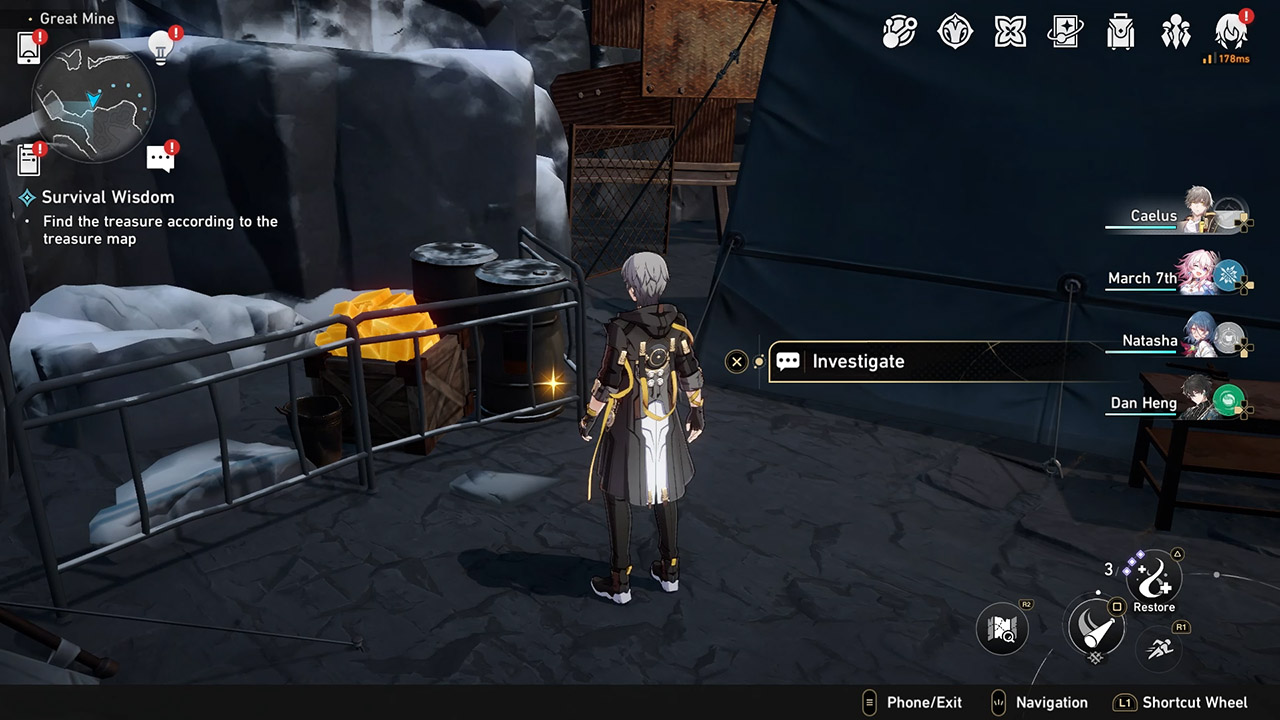Select the Survival Wisdom quest tracker
The height and width of the screenshot is (720, 1280).
[107, 197]
